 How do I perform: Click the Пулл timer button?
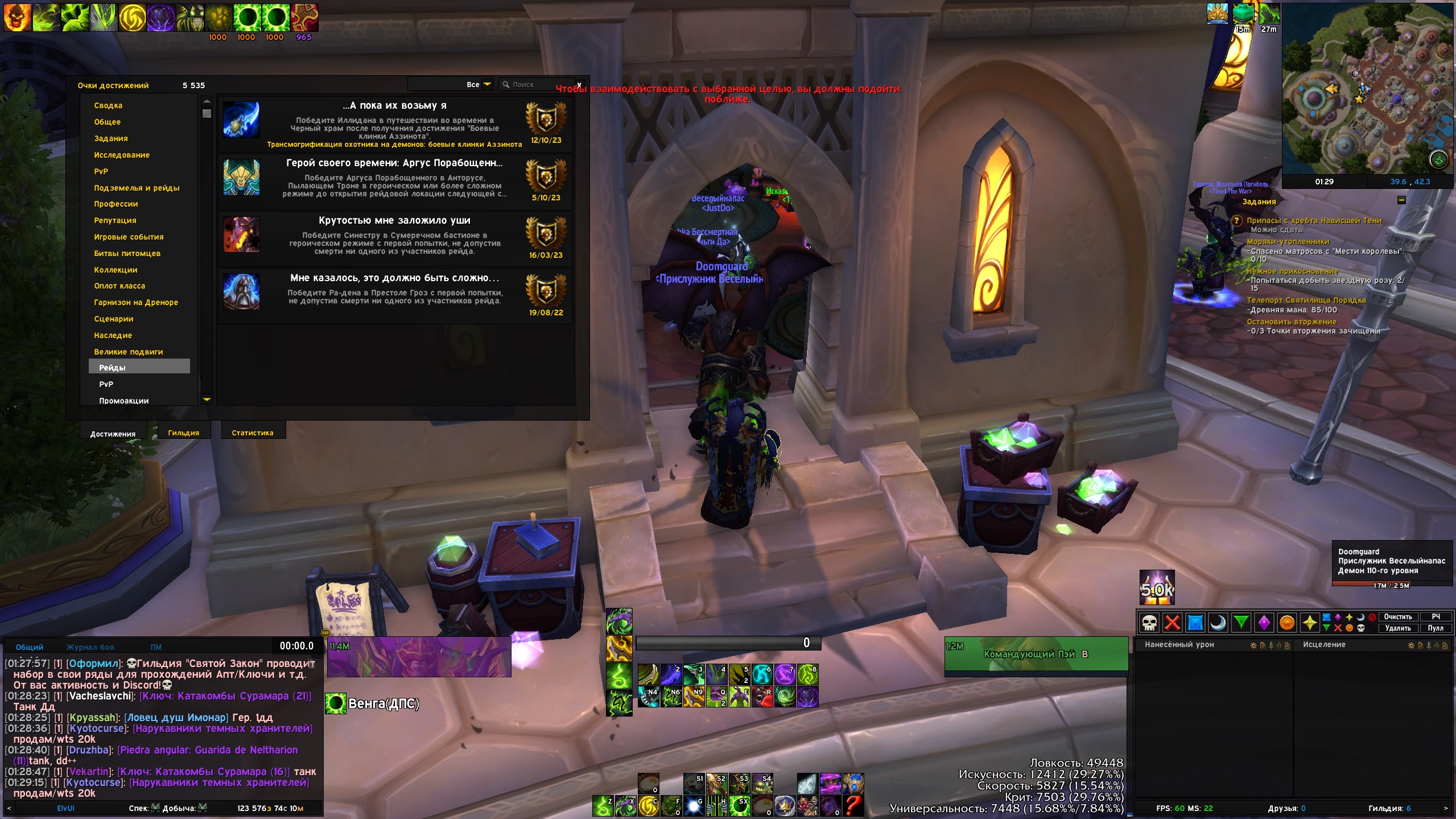pyautogui.click(x=1435, y=628)
